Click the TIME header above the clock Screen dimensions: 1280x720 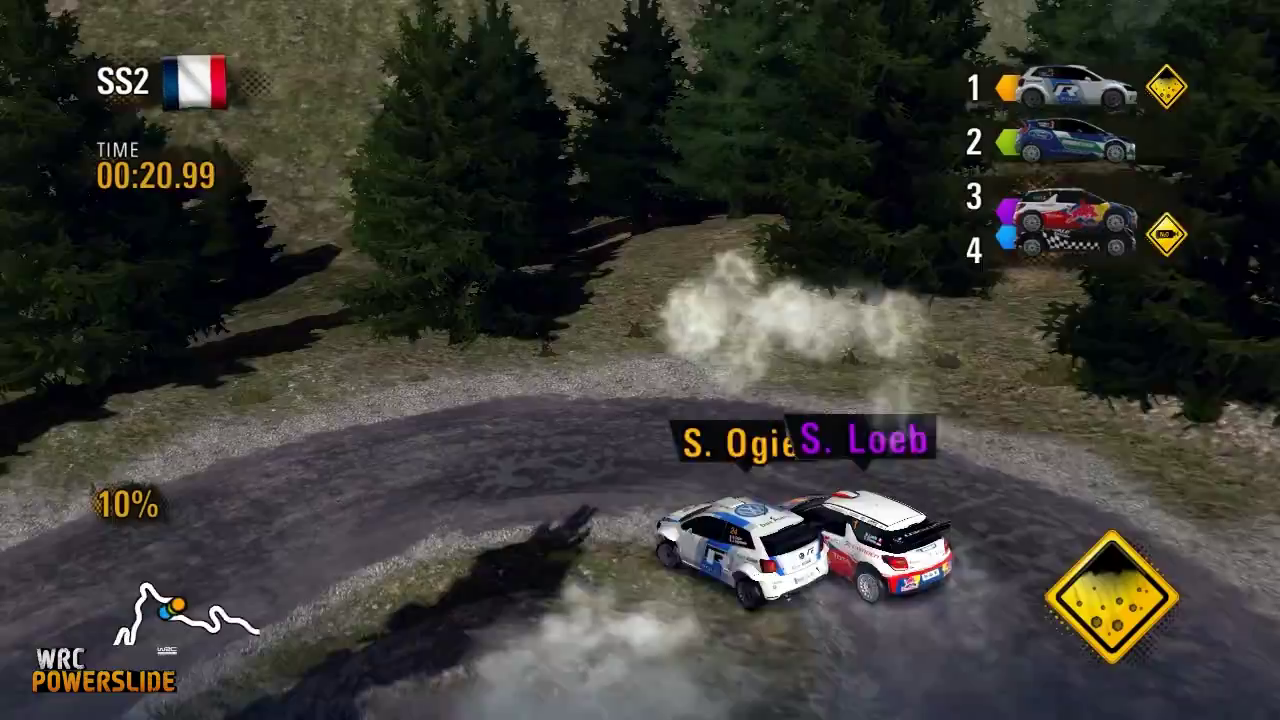(x=118, y=150)
